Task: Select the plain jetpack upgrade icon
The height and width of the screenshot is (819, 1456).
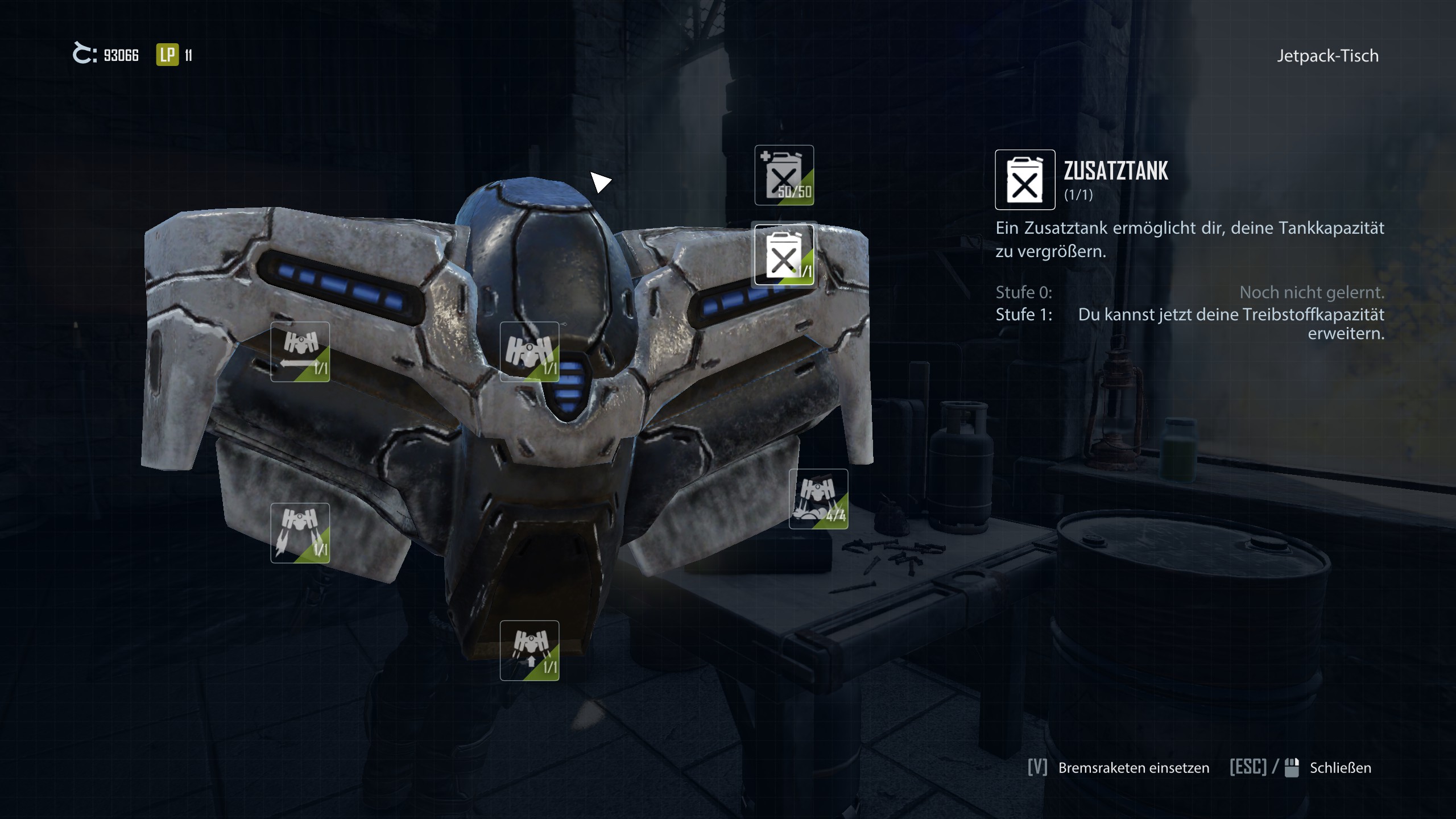Action: (x=529, y=351)
